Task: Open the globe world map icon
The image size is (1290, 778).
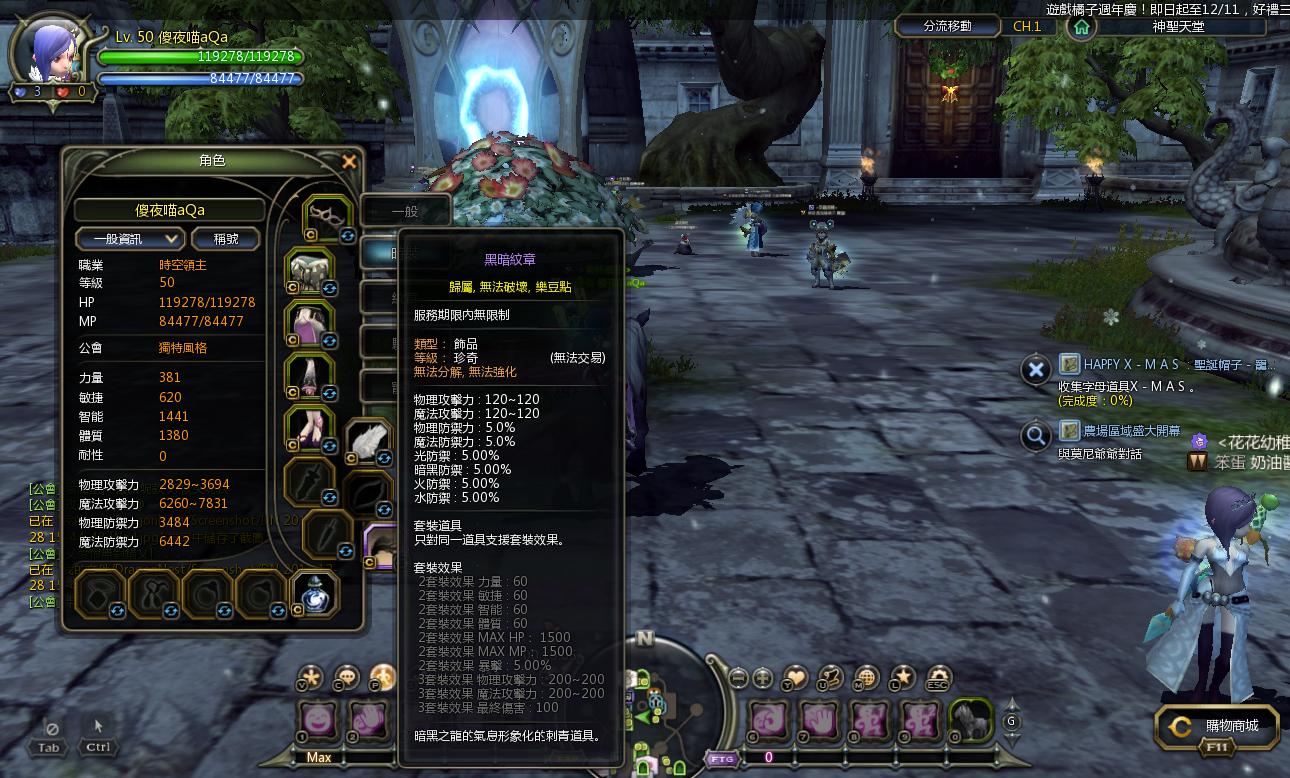Action: click(x=866, y=678)
